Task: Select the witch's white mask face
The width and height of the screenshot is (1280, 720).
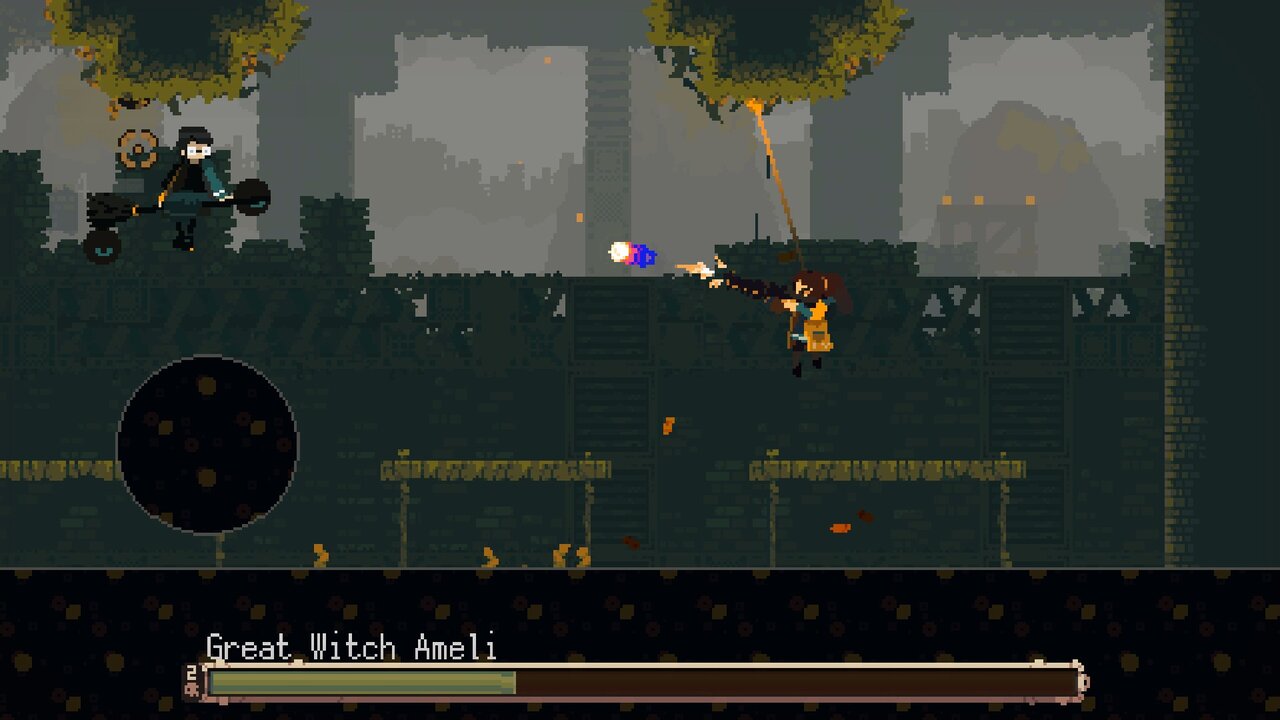Action: point(197,150)
